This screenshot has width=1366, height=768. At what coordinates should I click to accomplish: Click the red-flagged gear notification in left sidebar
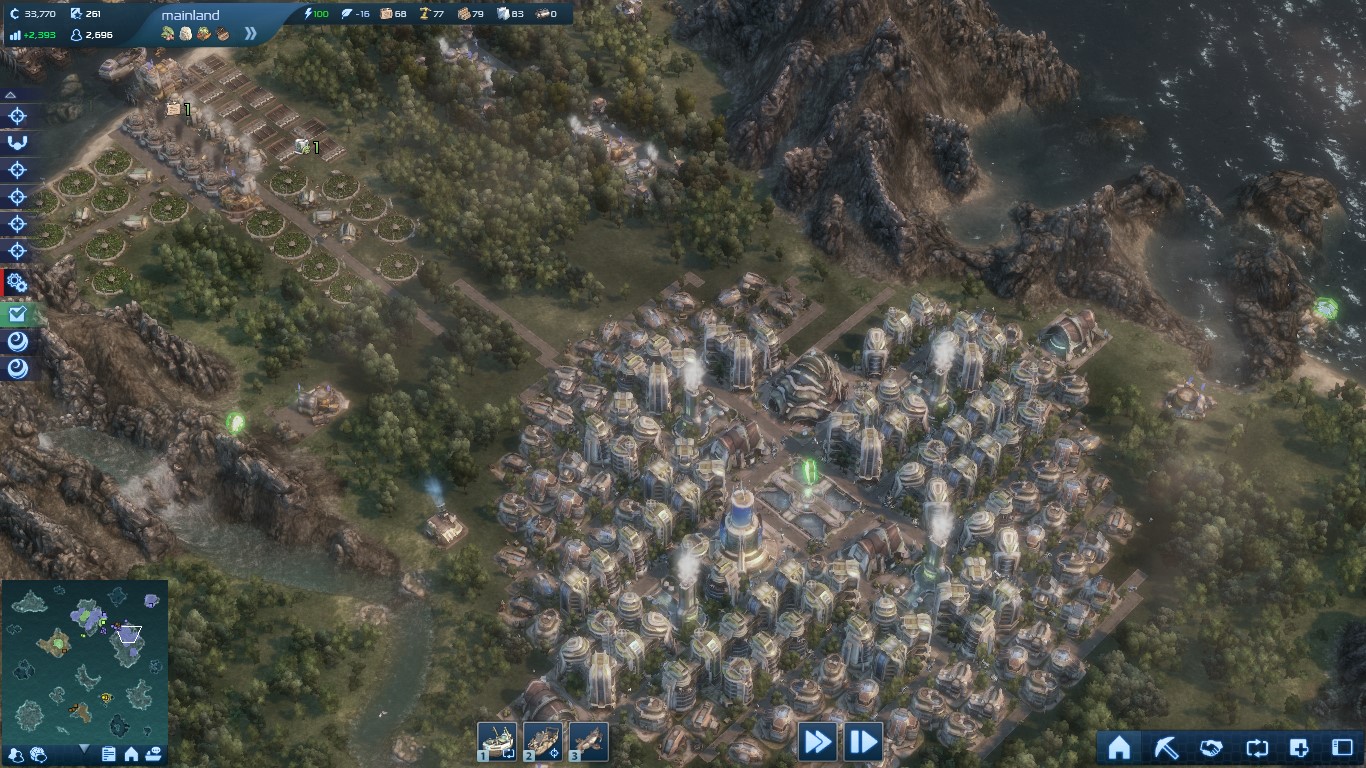(14, 283)
